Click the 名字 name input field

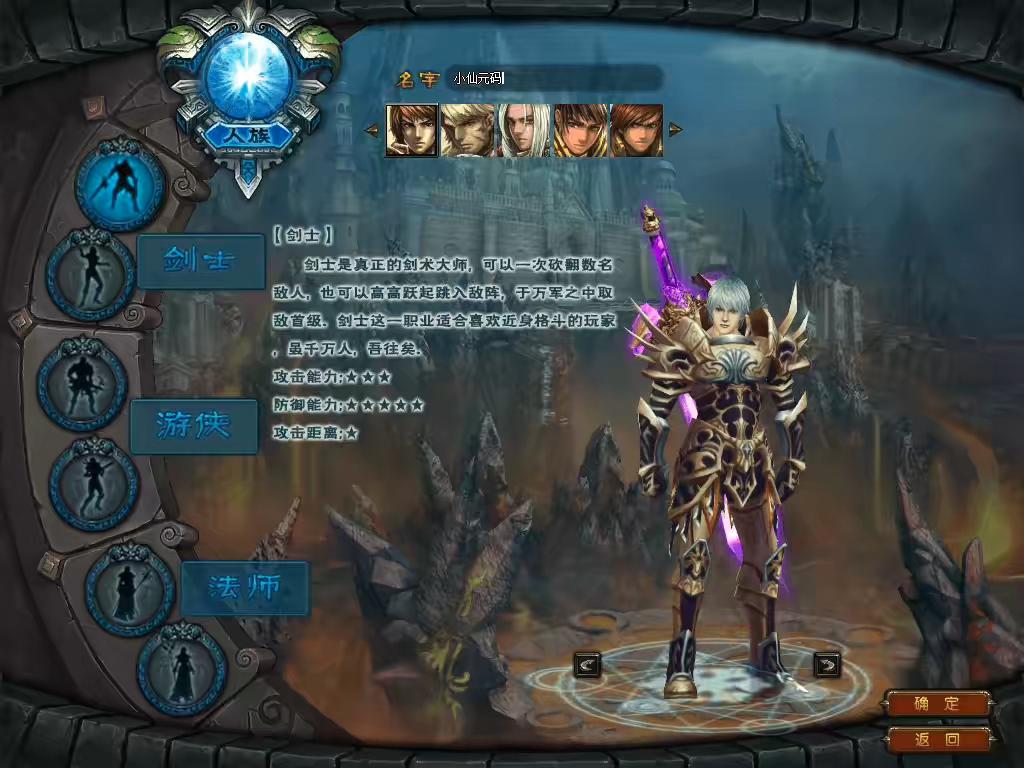(555, 78)
